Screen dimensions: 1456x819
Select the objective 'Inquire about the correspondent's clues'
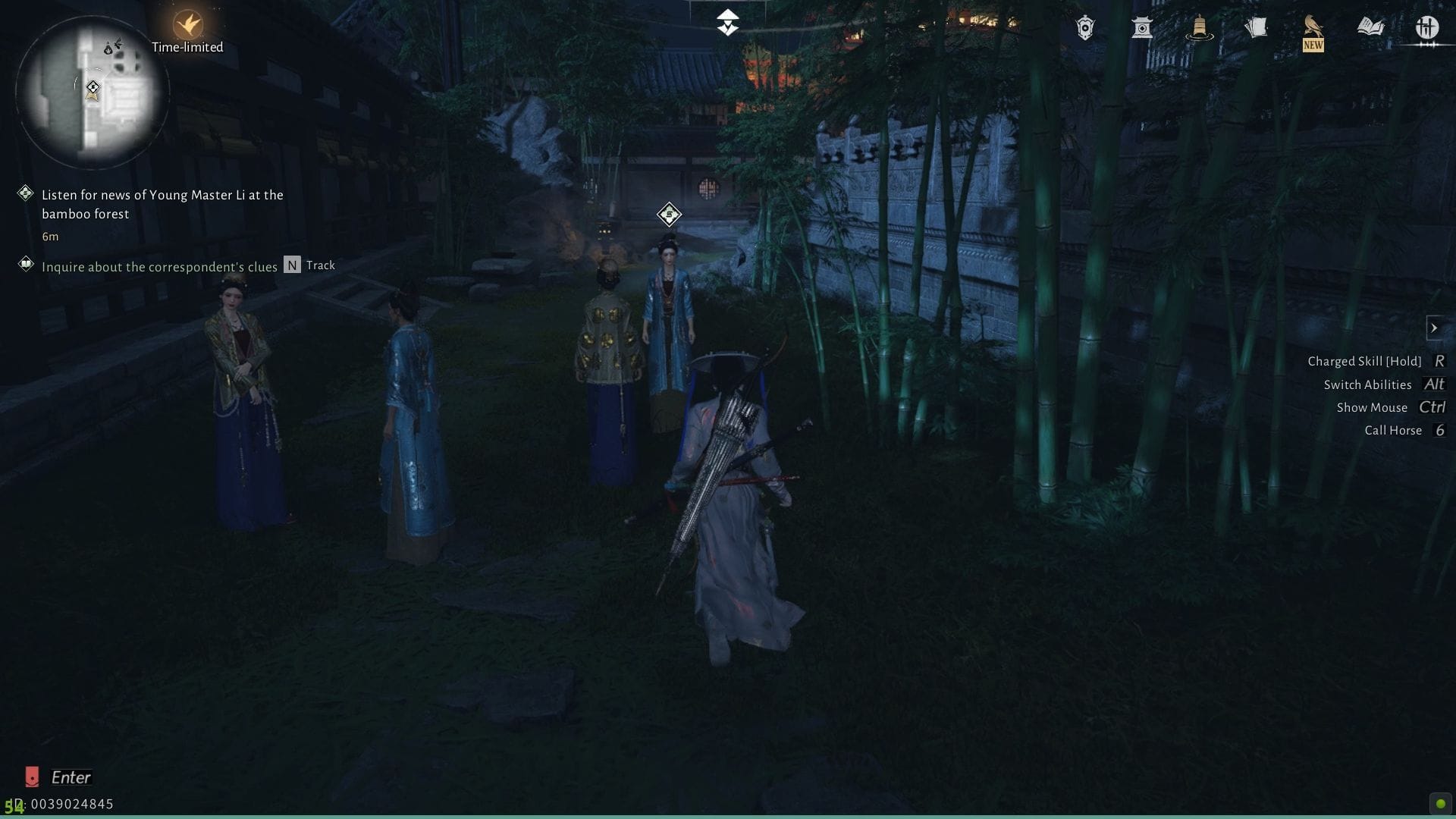point(161,266)
